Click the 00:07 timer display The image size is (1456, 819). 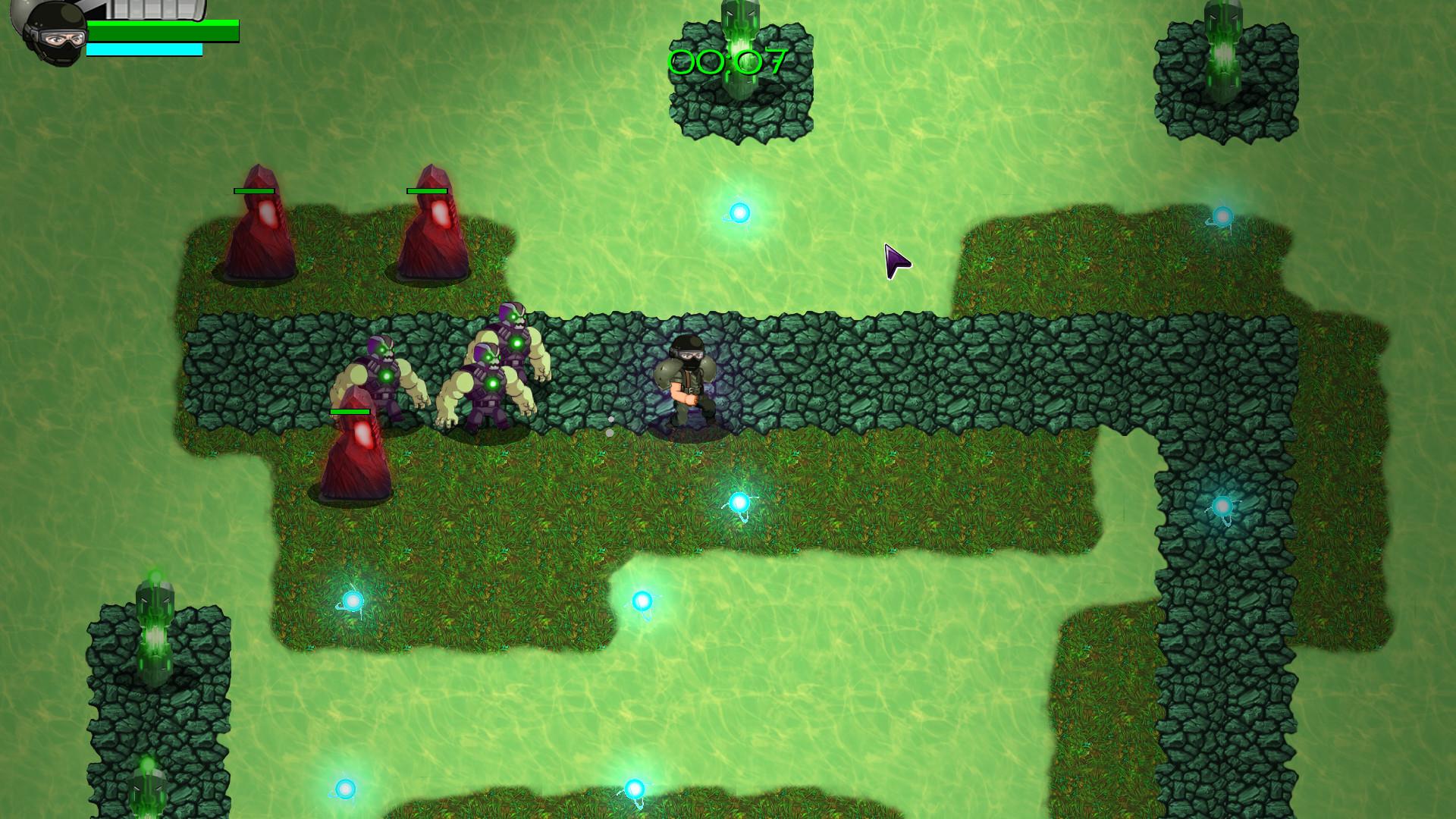(726, 59)
